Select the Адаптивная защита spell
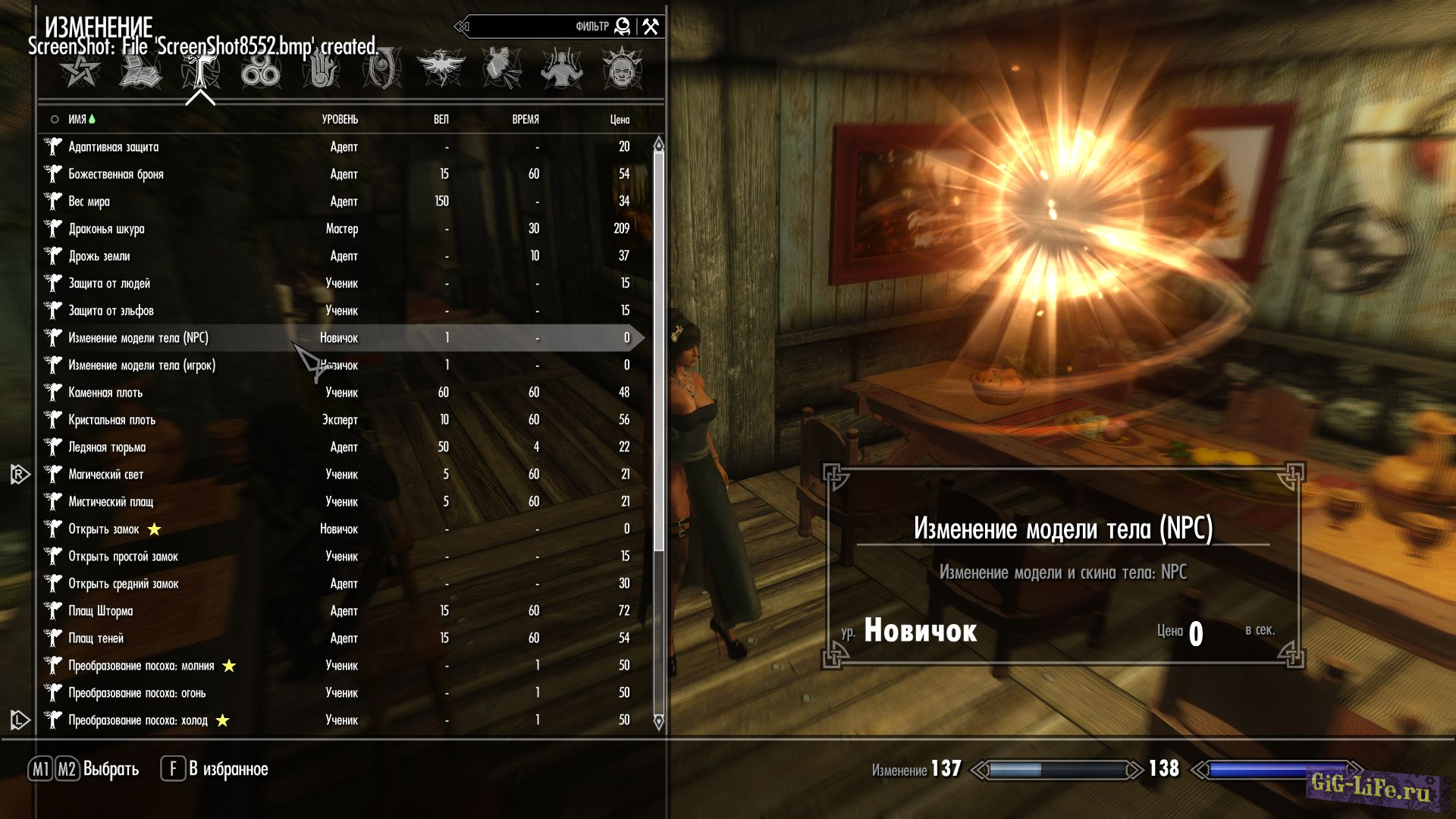Viewport: 1456px width, 819px height. click(x=114, y=147)
